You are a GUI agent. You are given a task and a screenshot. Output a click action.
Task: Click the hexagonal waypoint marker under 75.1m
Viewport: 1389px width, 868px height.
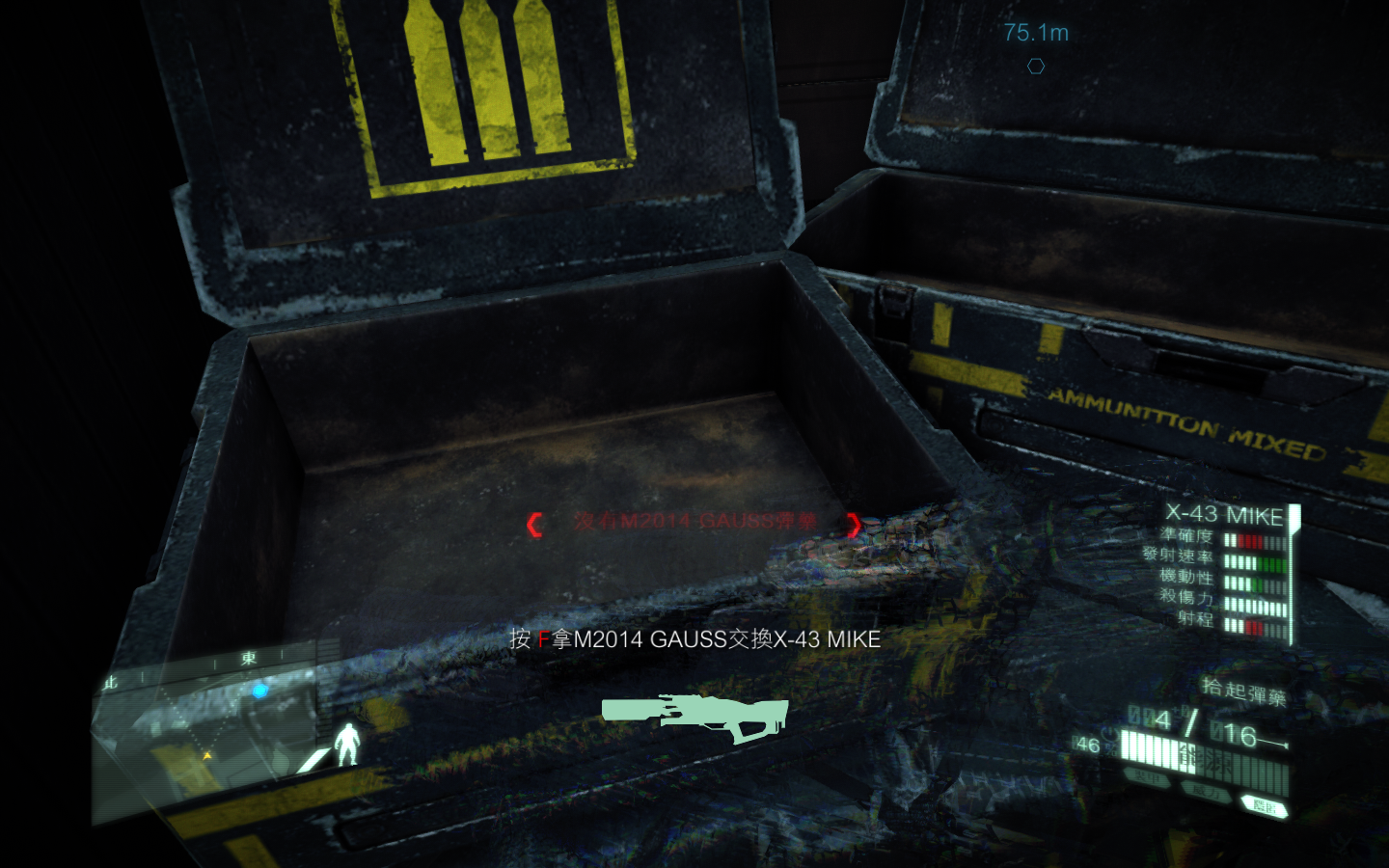[1037, 67]
